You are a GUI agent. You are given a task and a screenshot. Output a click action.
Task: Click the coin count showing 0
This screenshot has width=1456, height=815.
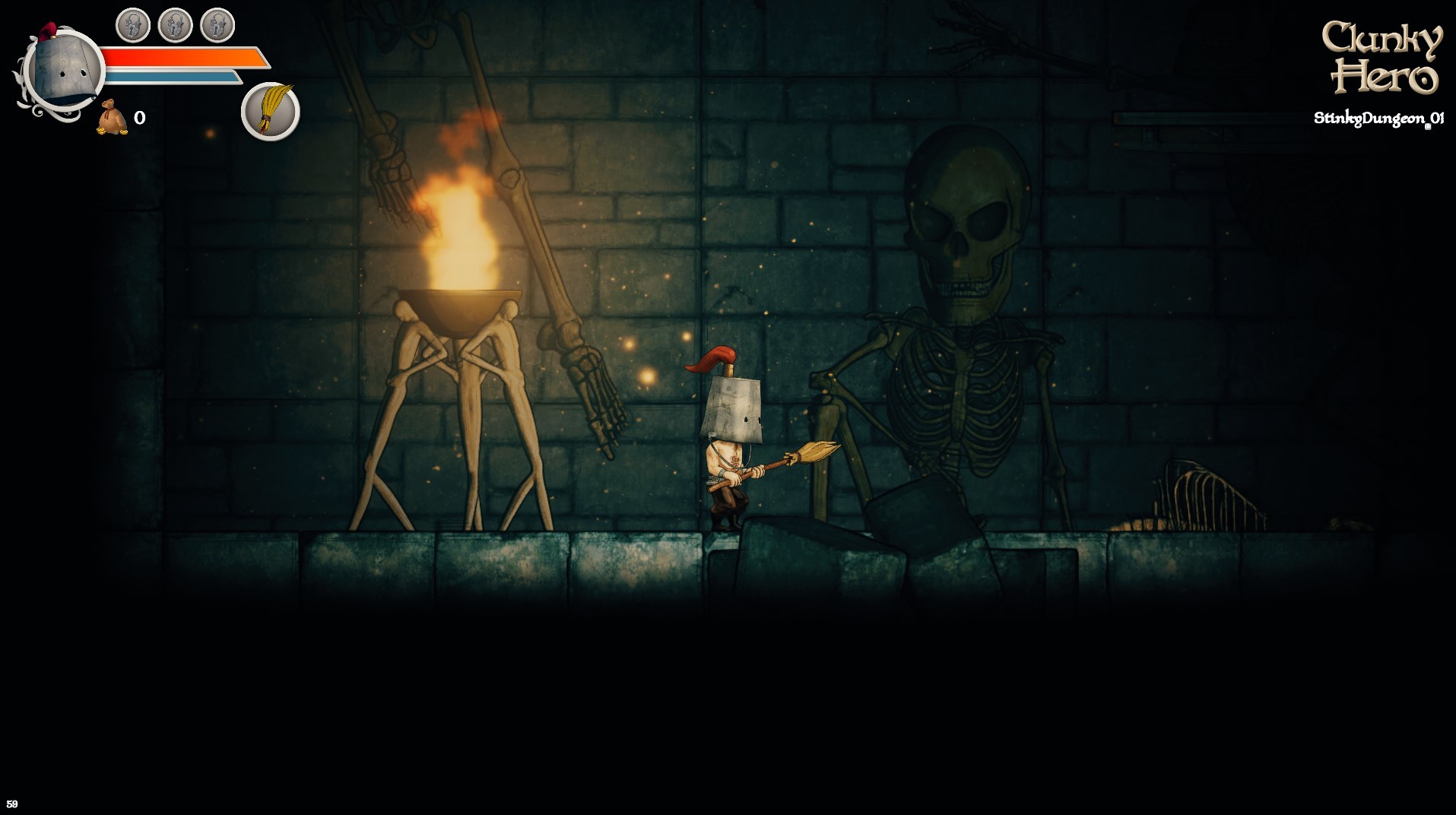[138, 116]
